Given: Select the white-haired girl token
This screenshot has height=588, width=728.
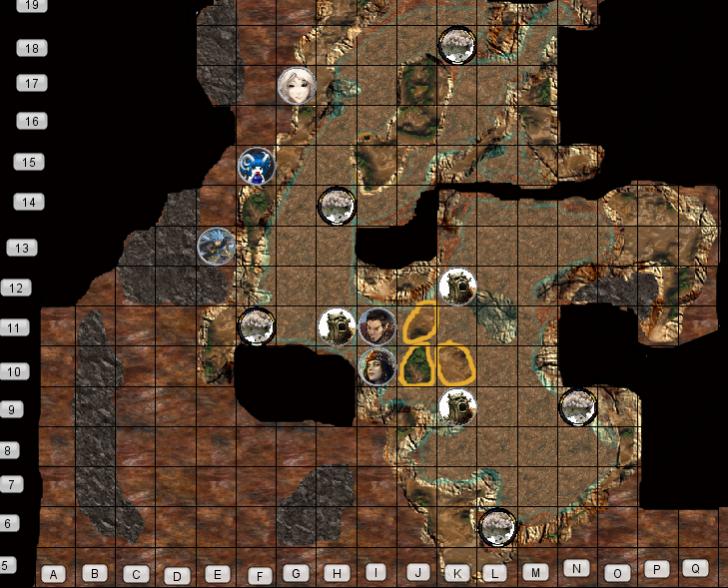Looking at the screenshot, I should pyautogui.click(x=296, y=86).
